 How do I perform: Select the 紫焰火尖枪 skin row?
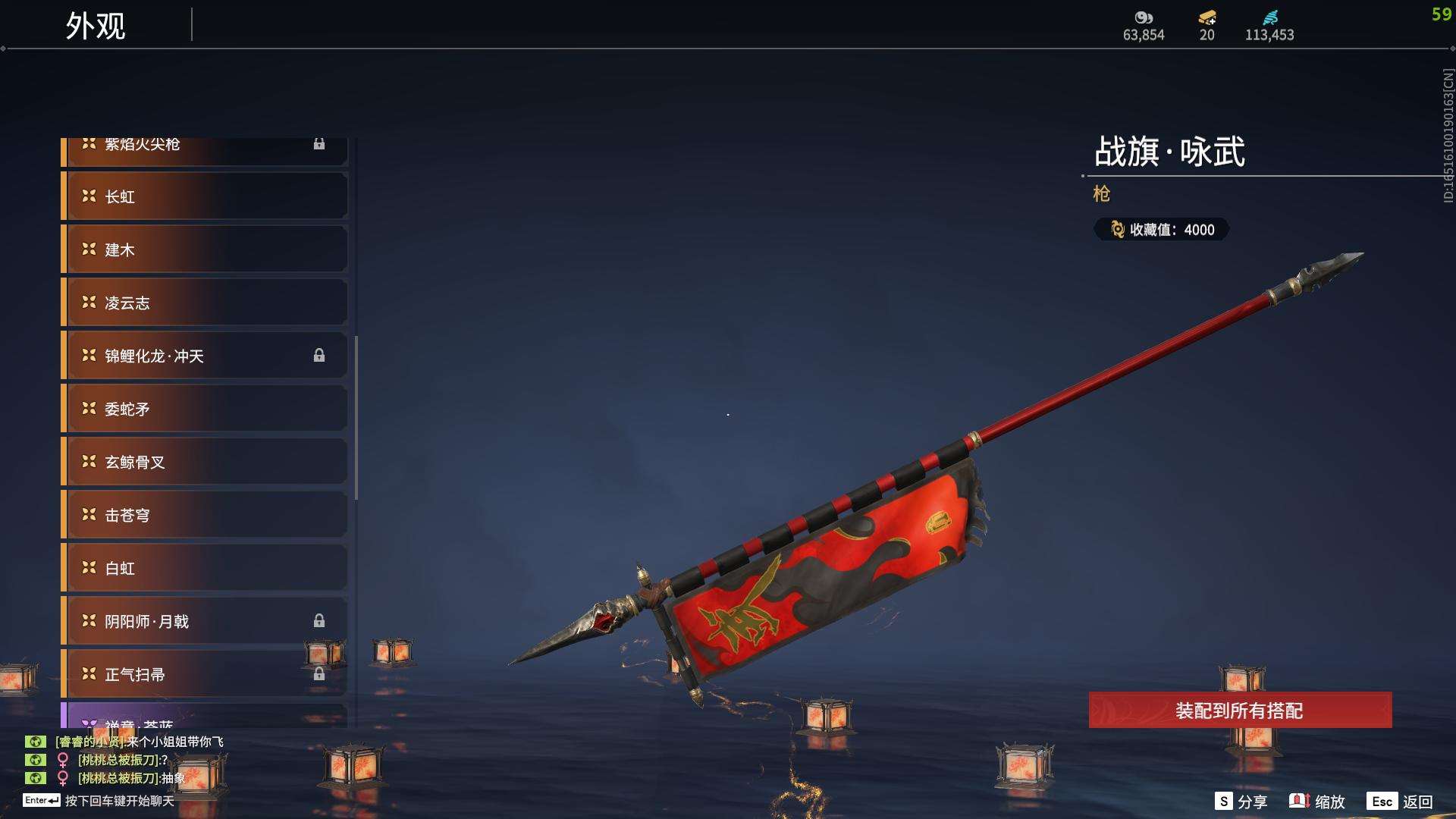[x=205, y=149]
